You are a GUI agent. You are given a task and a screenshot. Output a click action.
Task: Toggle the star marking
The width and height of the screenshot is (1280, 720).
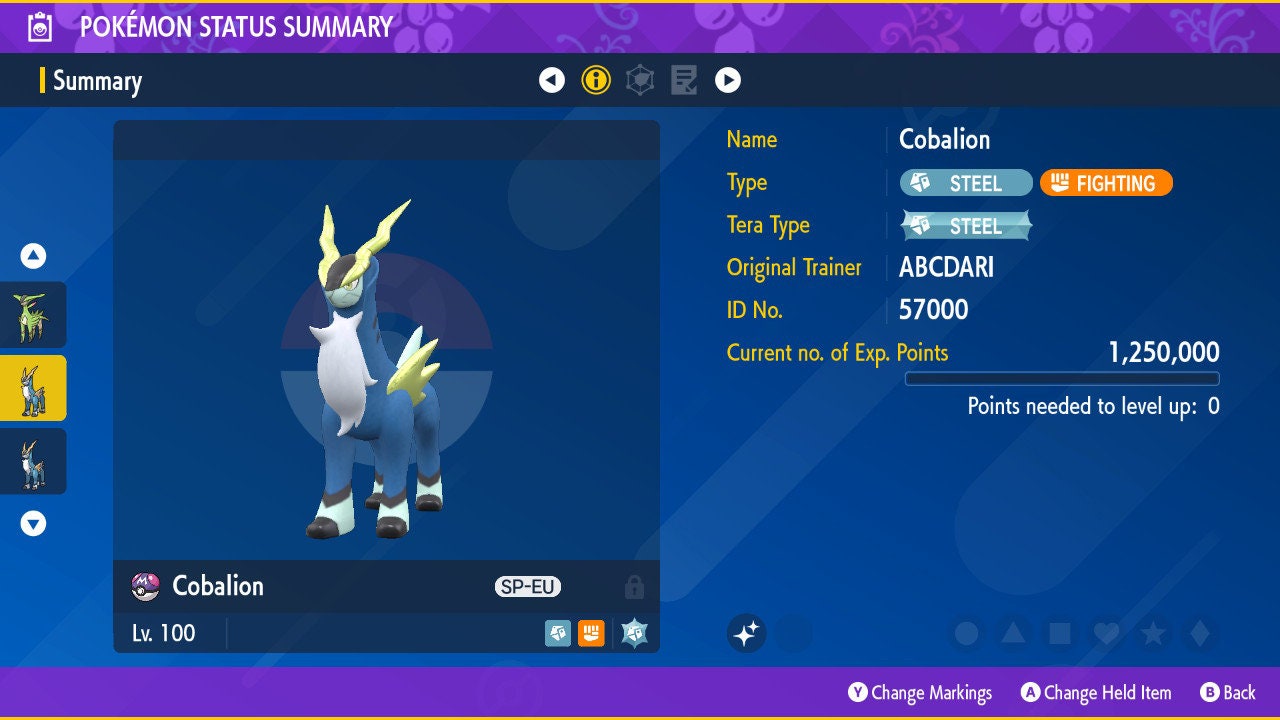point(1153,633)
